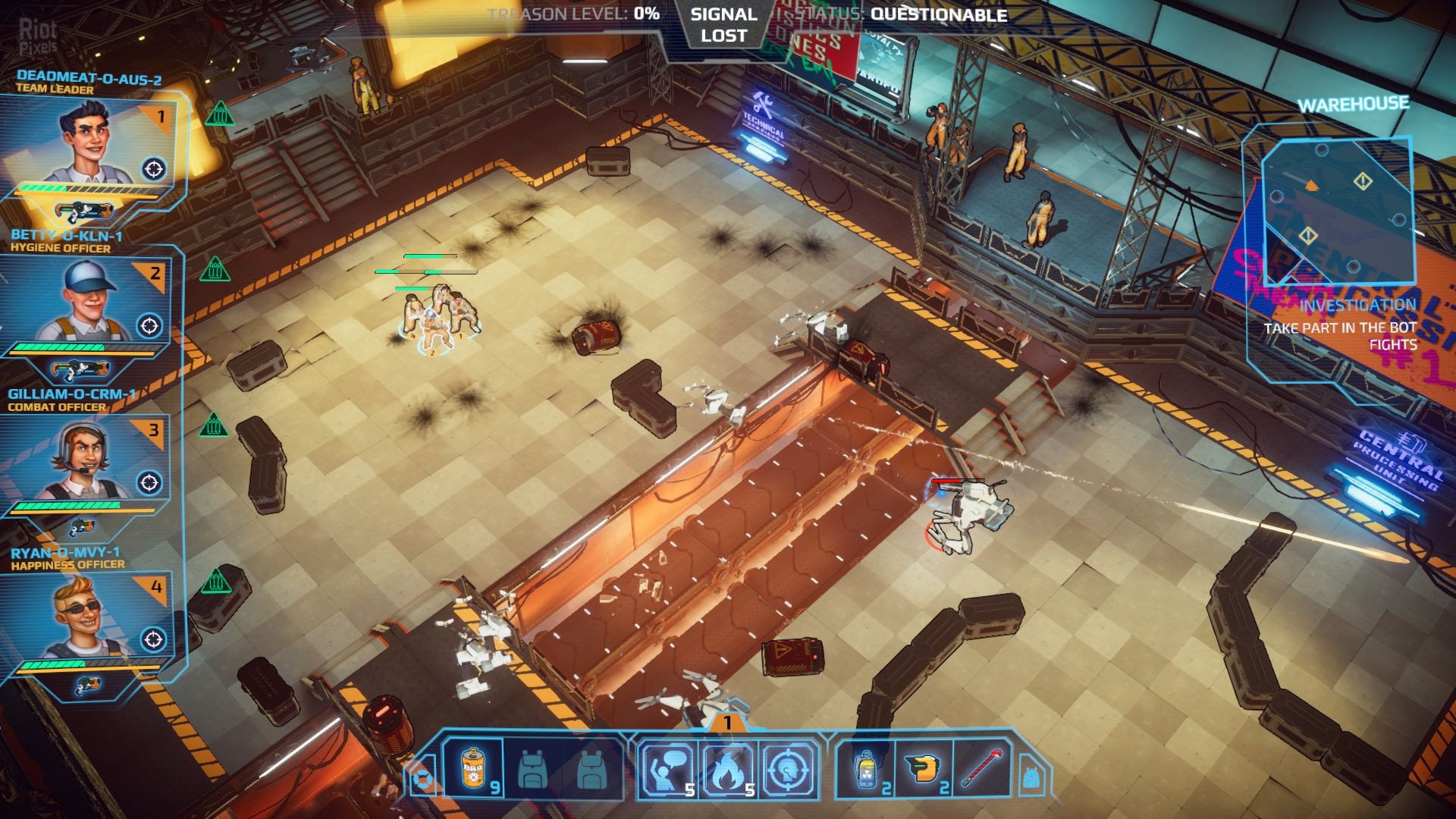Click the crosshair icon on Betty's portrait
The height and width of the screenshot is (819, 1456).
coord(149,326)
